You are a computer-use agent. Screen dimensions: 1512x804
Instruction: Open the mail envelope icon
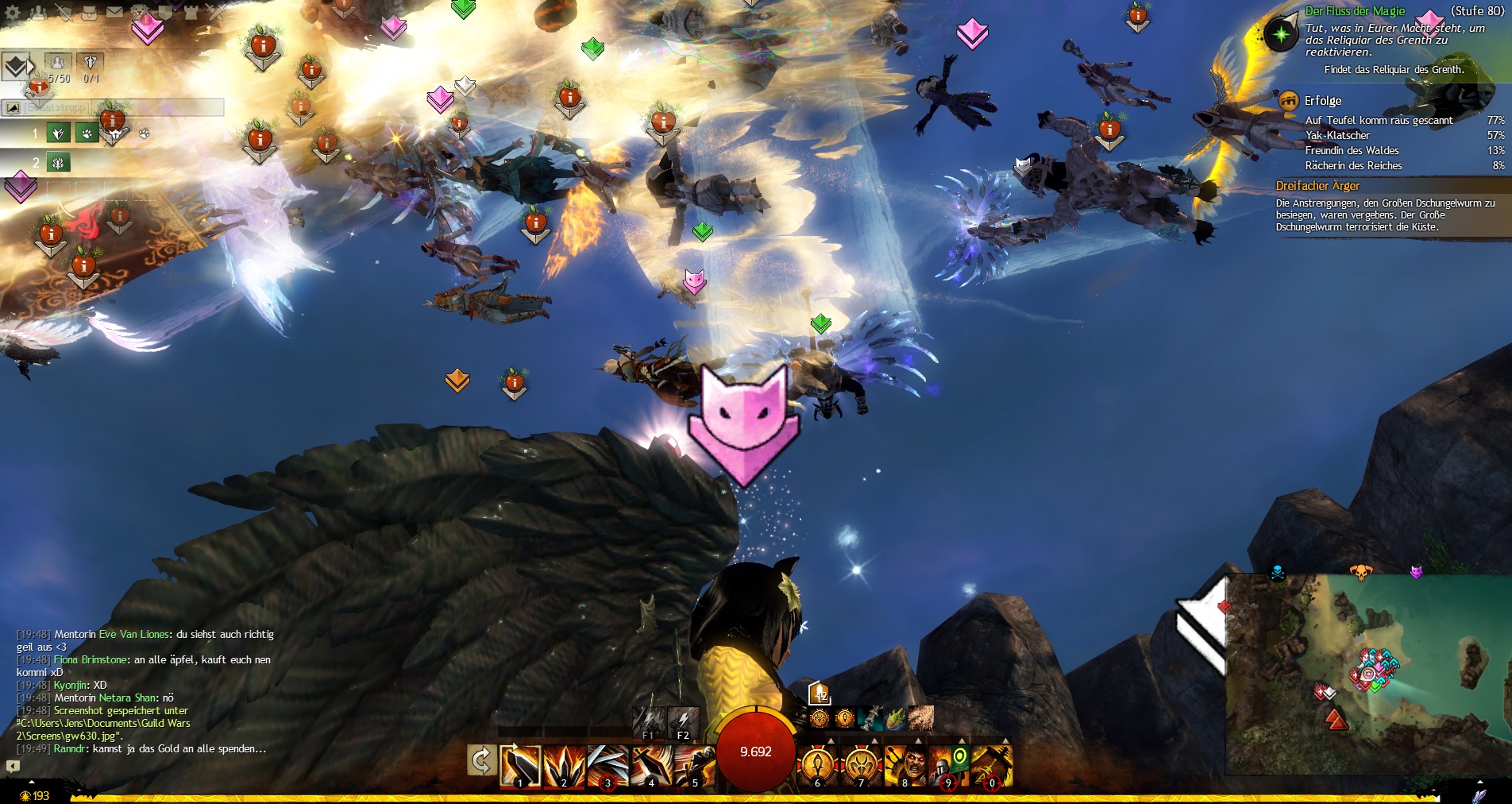pyautogui.click(x=114, y=12)
